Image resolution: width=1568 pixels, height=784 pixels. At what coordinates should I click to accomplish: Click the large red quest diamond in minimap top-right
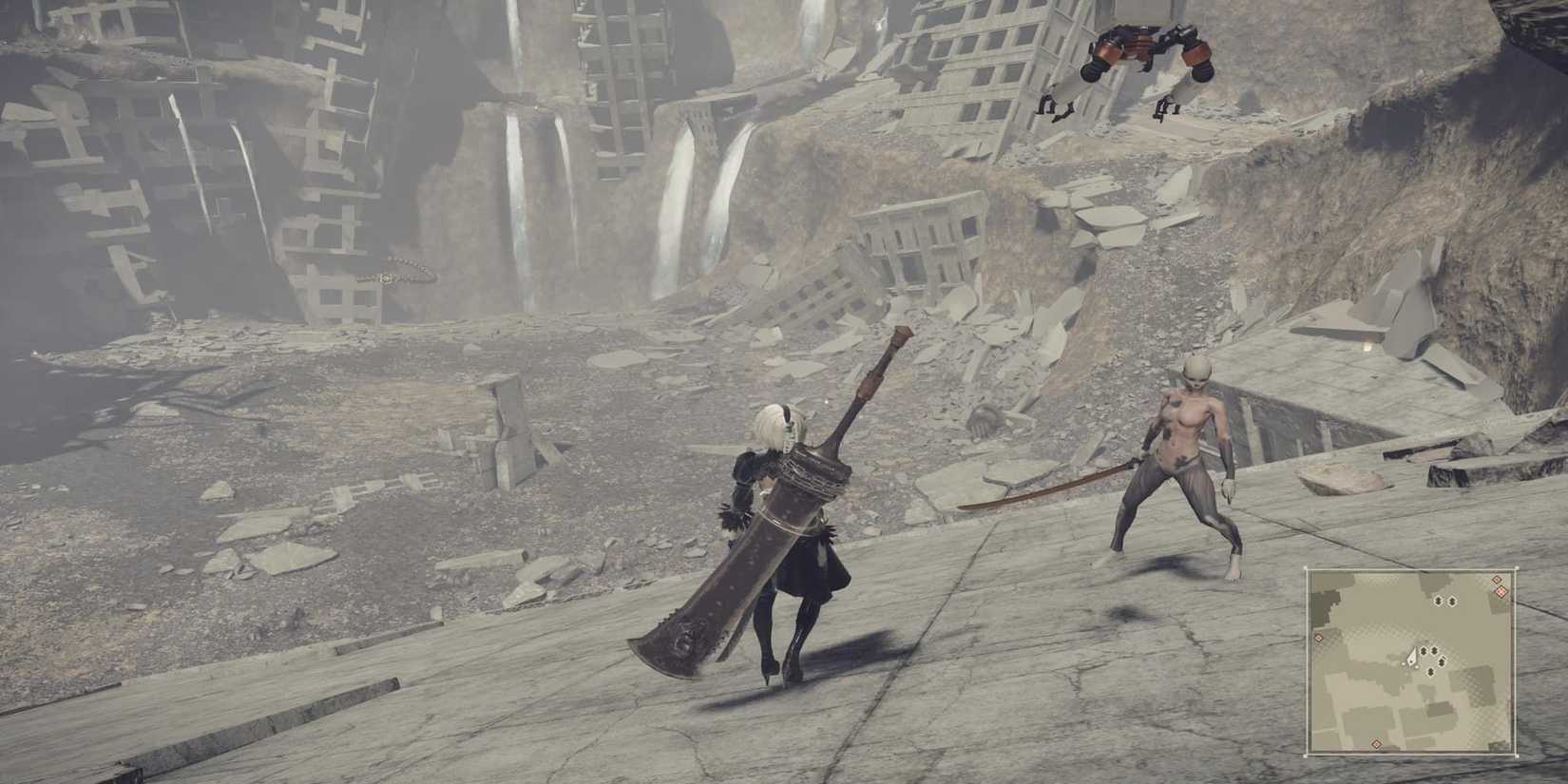click(x=1501, y=591)
